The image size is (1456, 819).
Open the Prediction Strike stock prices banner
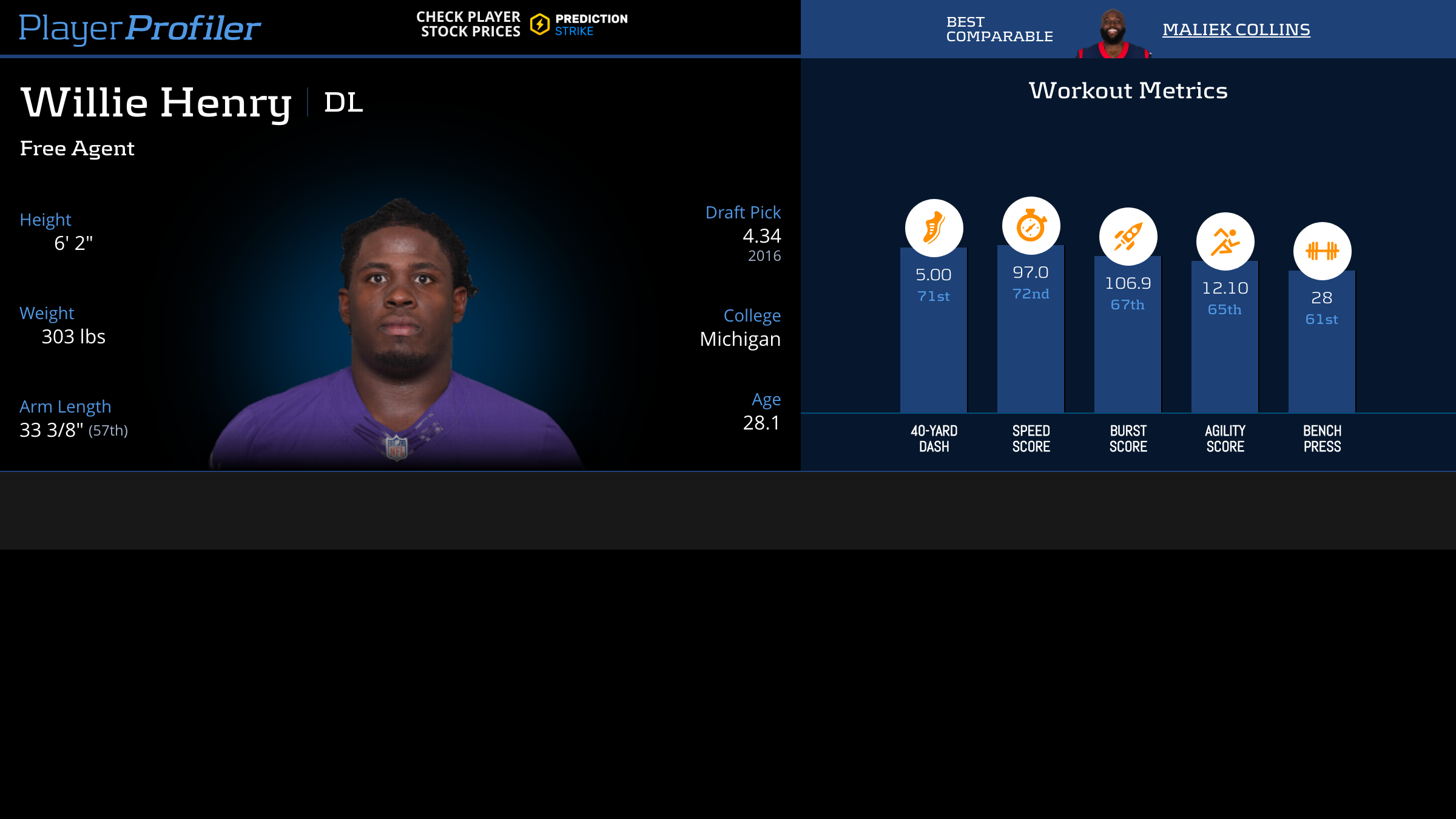click(x=522, y=24)
